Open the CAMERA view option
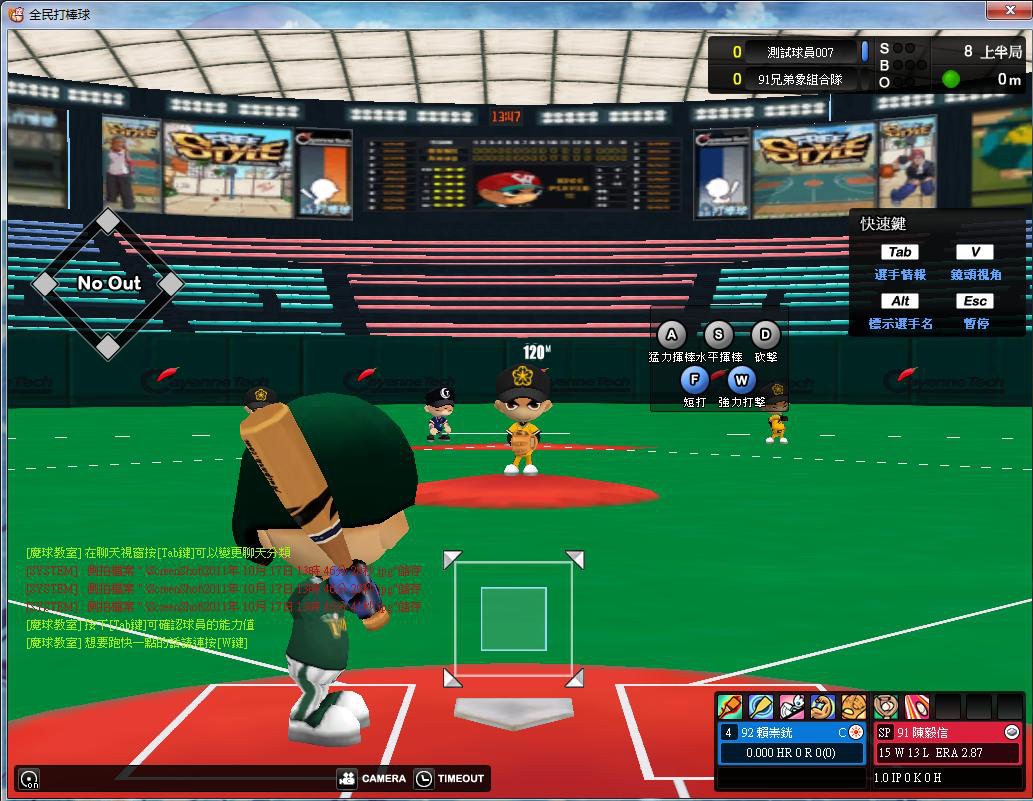Image resolution: width=1033 pixels, height=801 pixels. pos(372,779)
